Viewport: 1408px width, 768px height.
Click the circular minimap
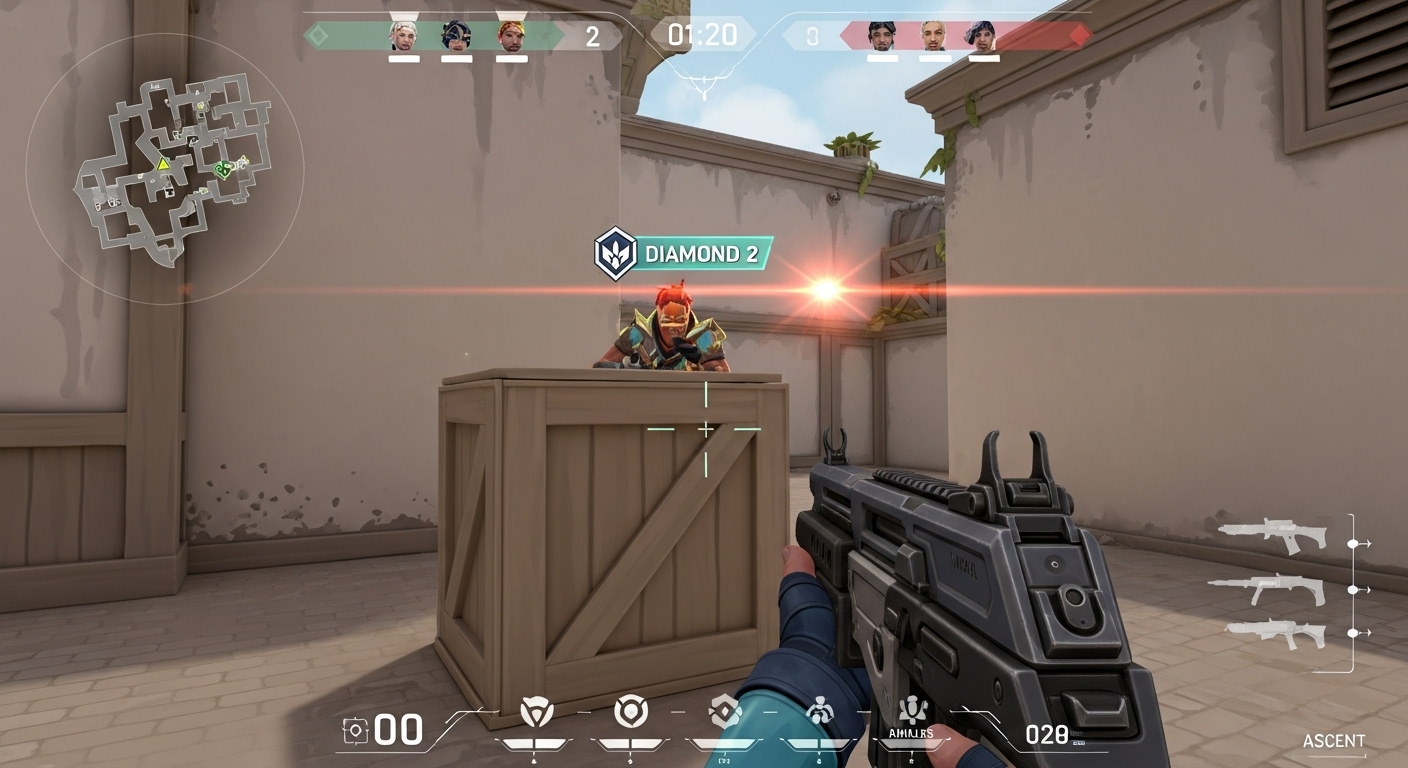pos(165,170)
